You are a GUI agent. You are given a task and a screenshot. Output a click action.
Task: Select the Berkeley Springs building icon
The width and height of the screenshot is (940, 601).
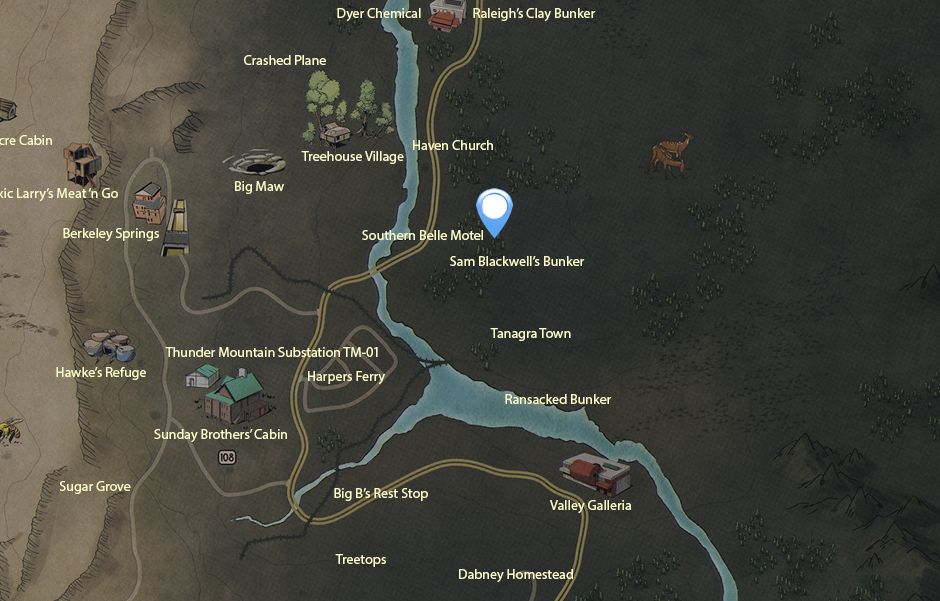148,204
